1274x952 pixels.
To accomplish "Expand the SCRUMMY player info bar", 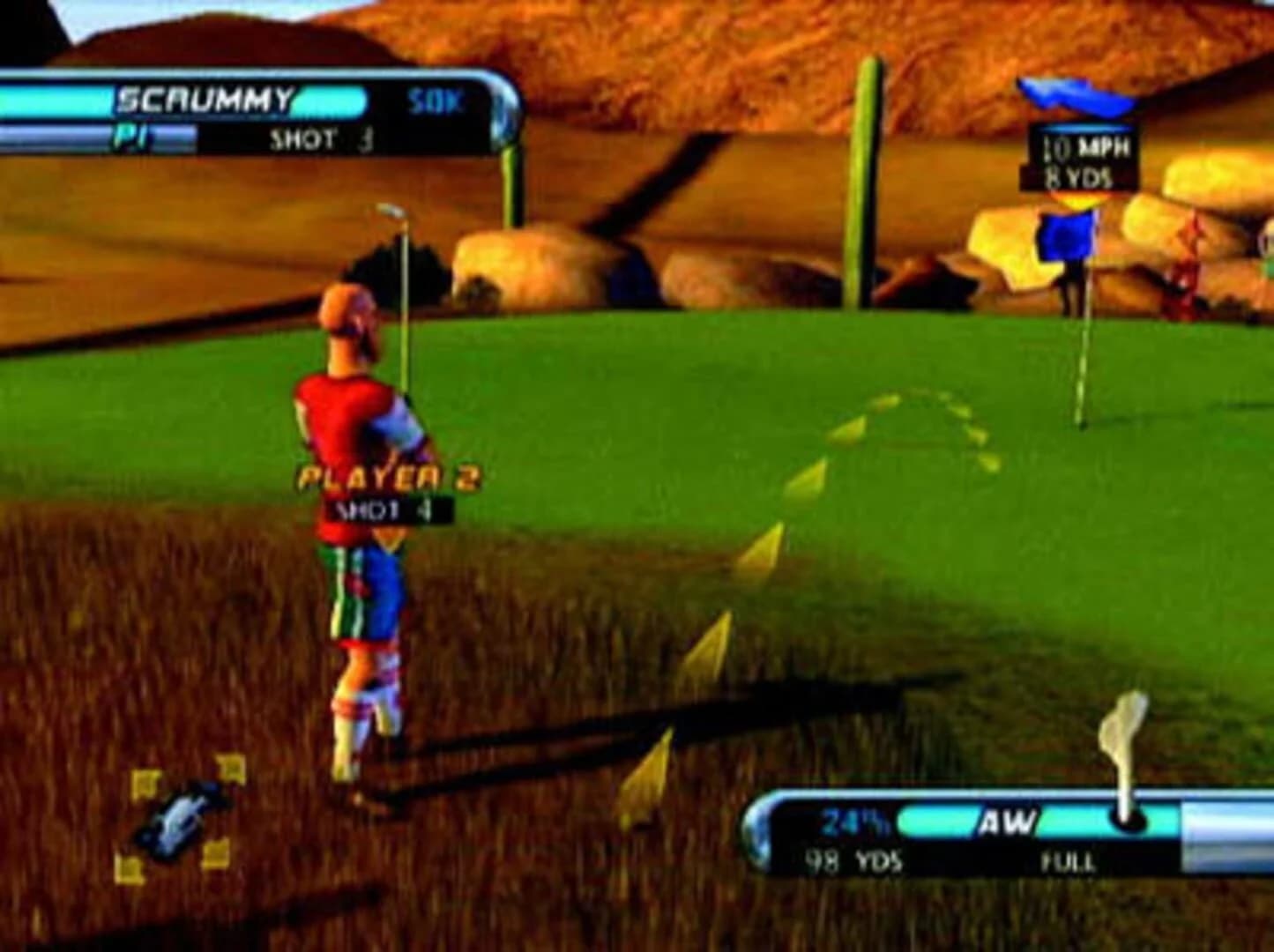I will click(x=207, y=99).
